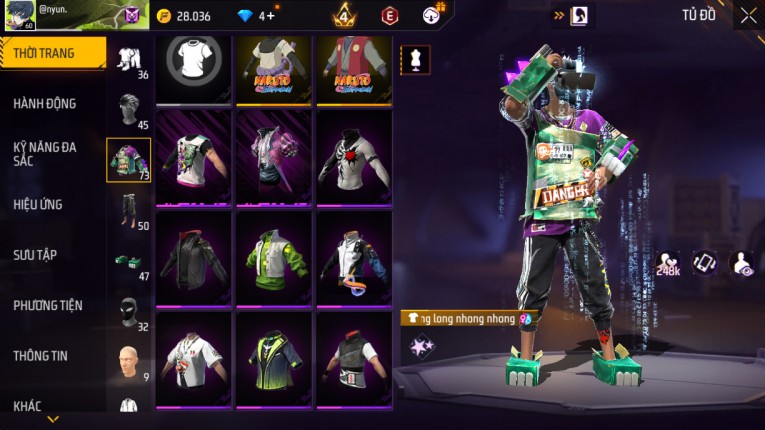Click the mannequin preview icon

416,59
